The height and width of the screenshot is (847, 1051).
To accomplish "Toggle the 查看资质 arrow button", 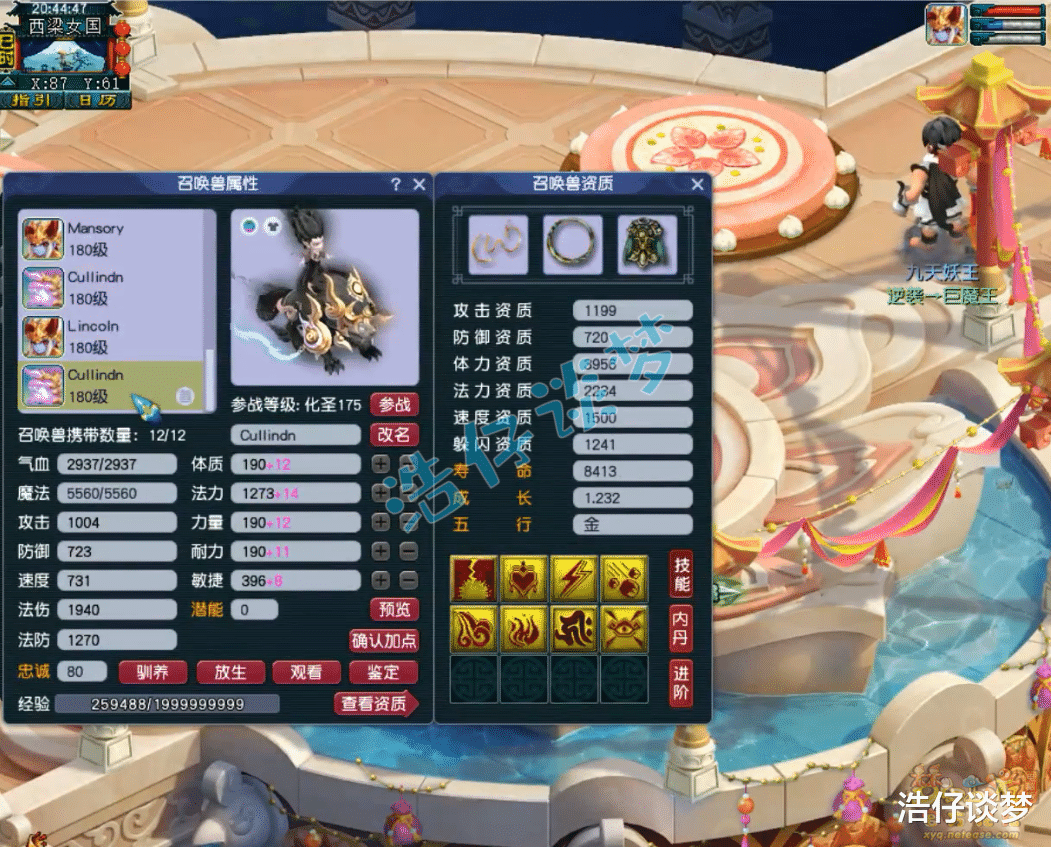I will pyautogui.click(x=375, y=704).
